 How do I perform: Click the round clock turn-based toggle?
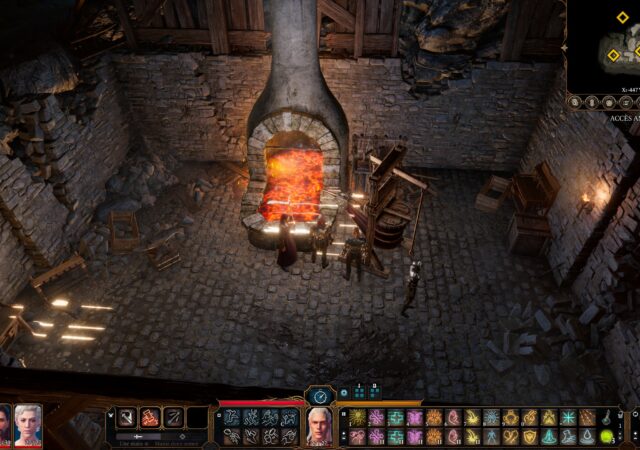[x=320, y=396]
